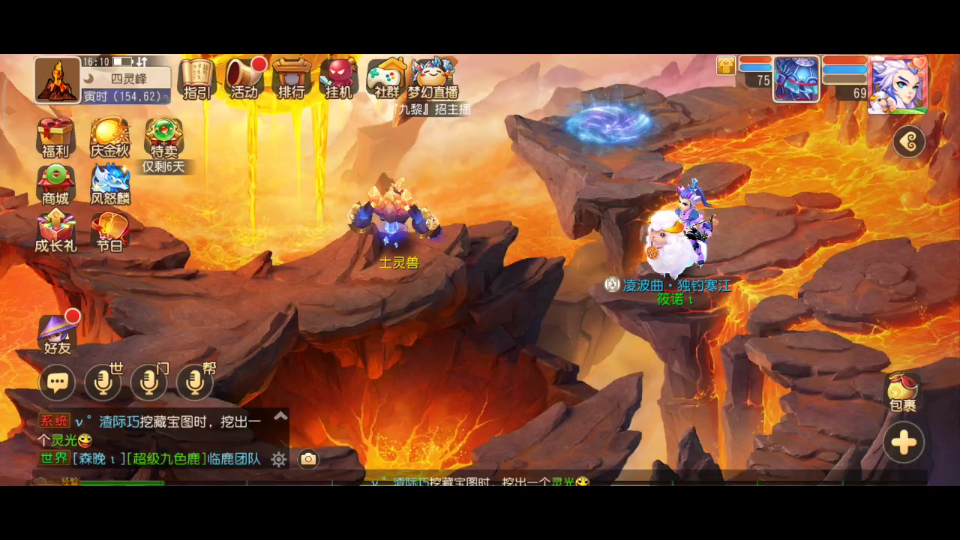Open chat settings gear icon
Screen dimensions: 960x540
[x=278, y=459]
